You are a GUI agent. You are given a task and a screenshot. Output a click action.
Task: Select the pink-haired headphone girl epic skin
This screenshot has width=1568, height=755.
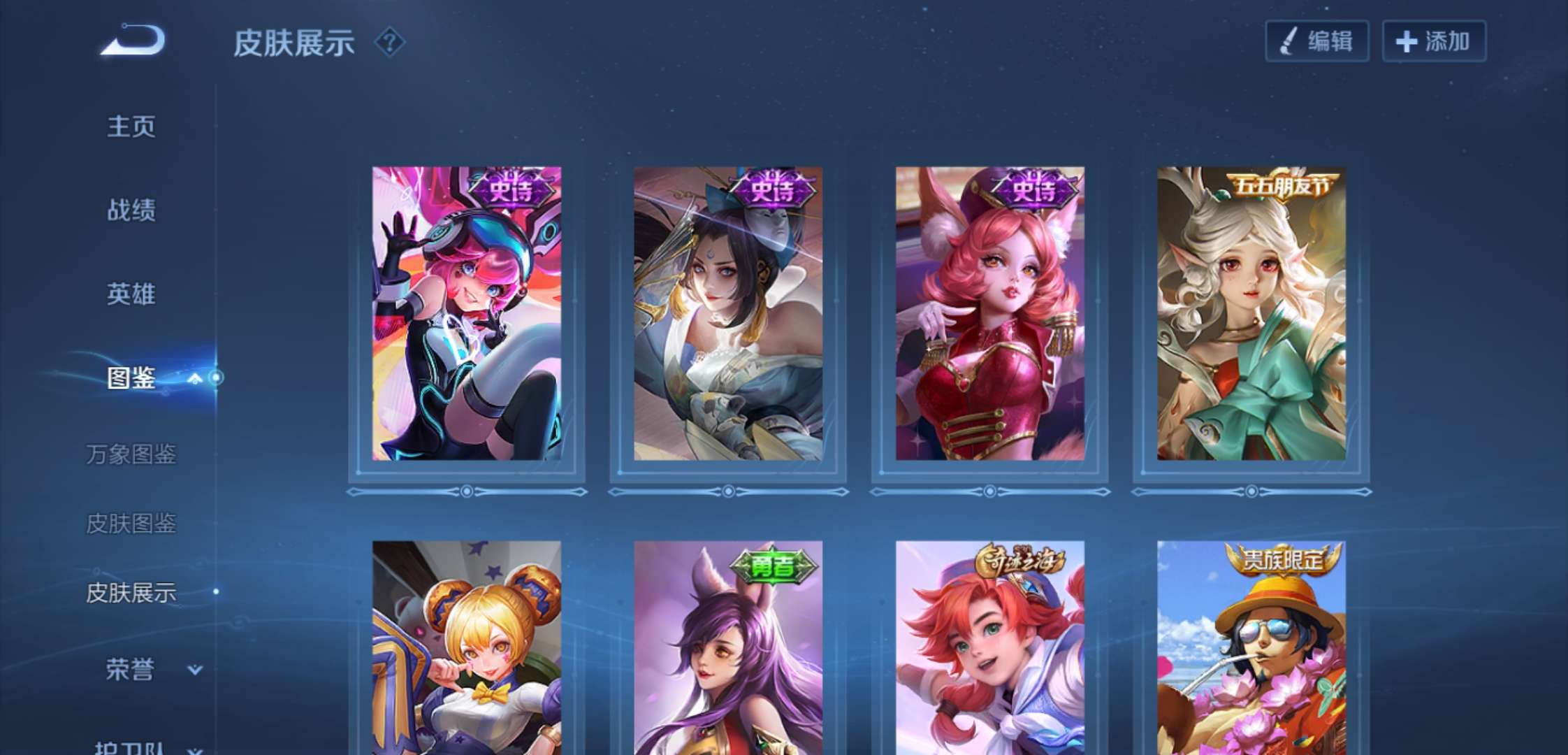(x=466, y=313)
